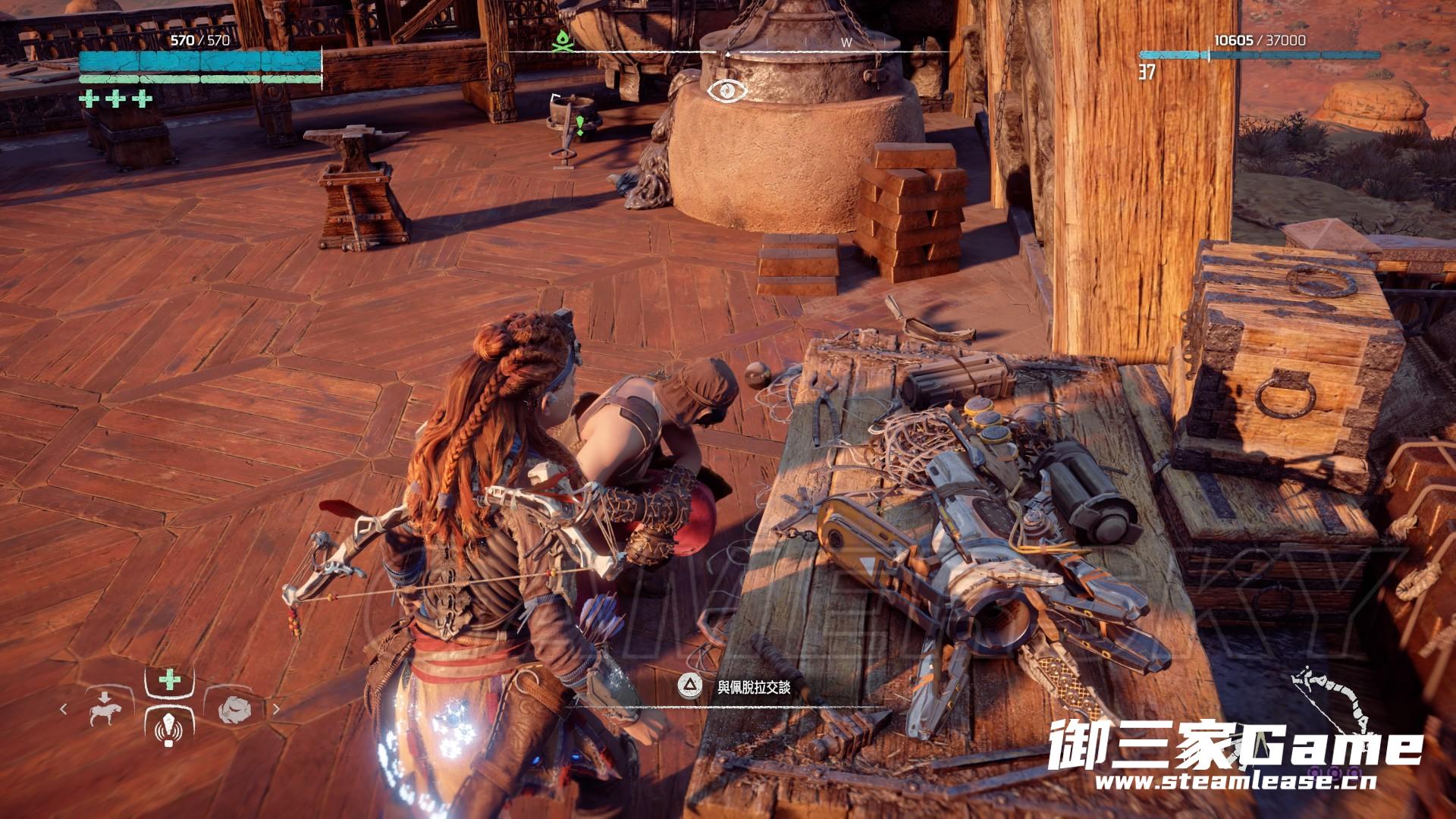The height and width of the screenshot is (819, 1456).
Task: Select the call mount tool slot
Action: click(x=105, y=709)
